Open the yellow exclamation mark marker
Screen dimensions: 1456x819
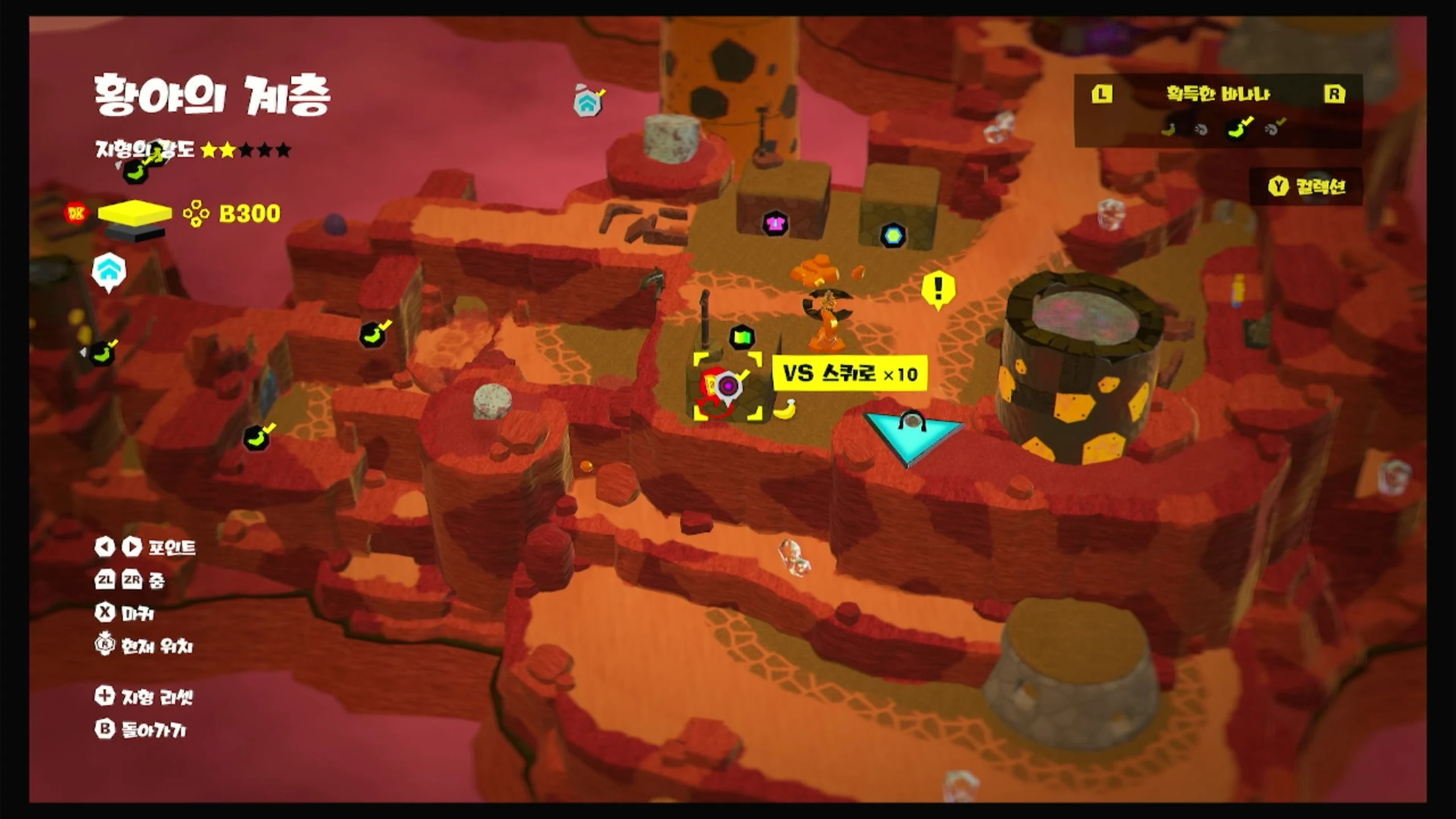938,288
